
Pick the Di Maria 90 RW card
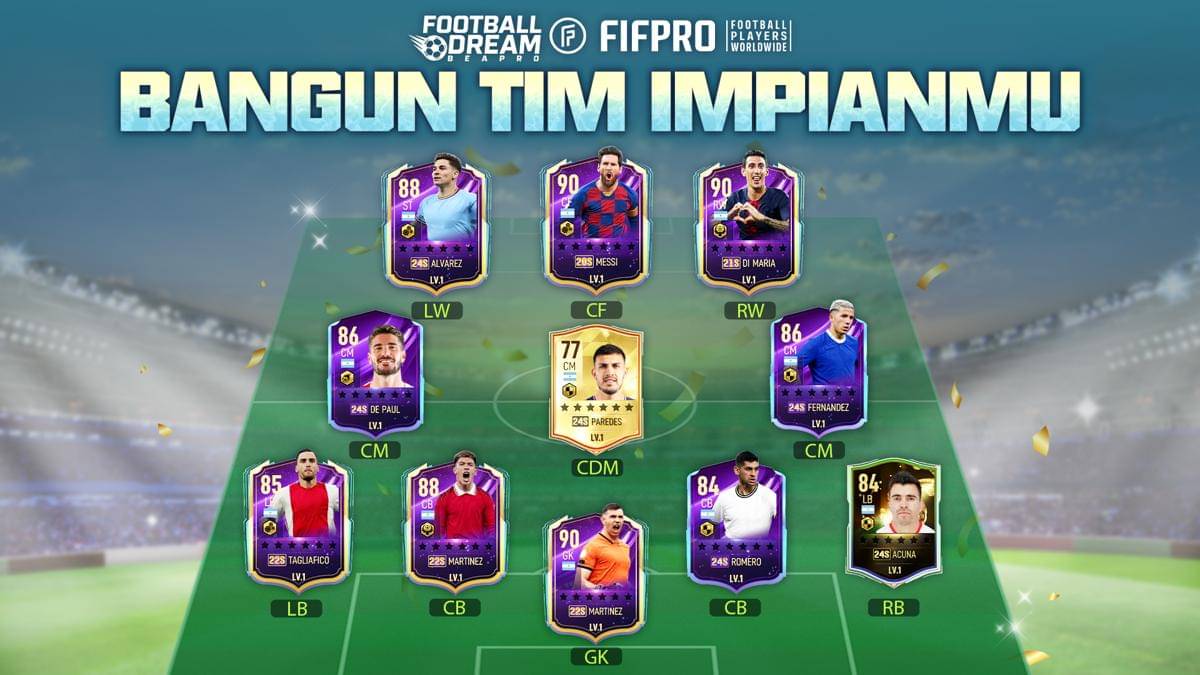point(748,224)
